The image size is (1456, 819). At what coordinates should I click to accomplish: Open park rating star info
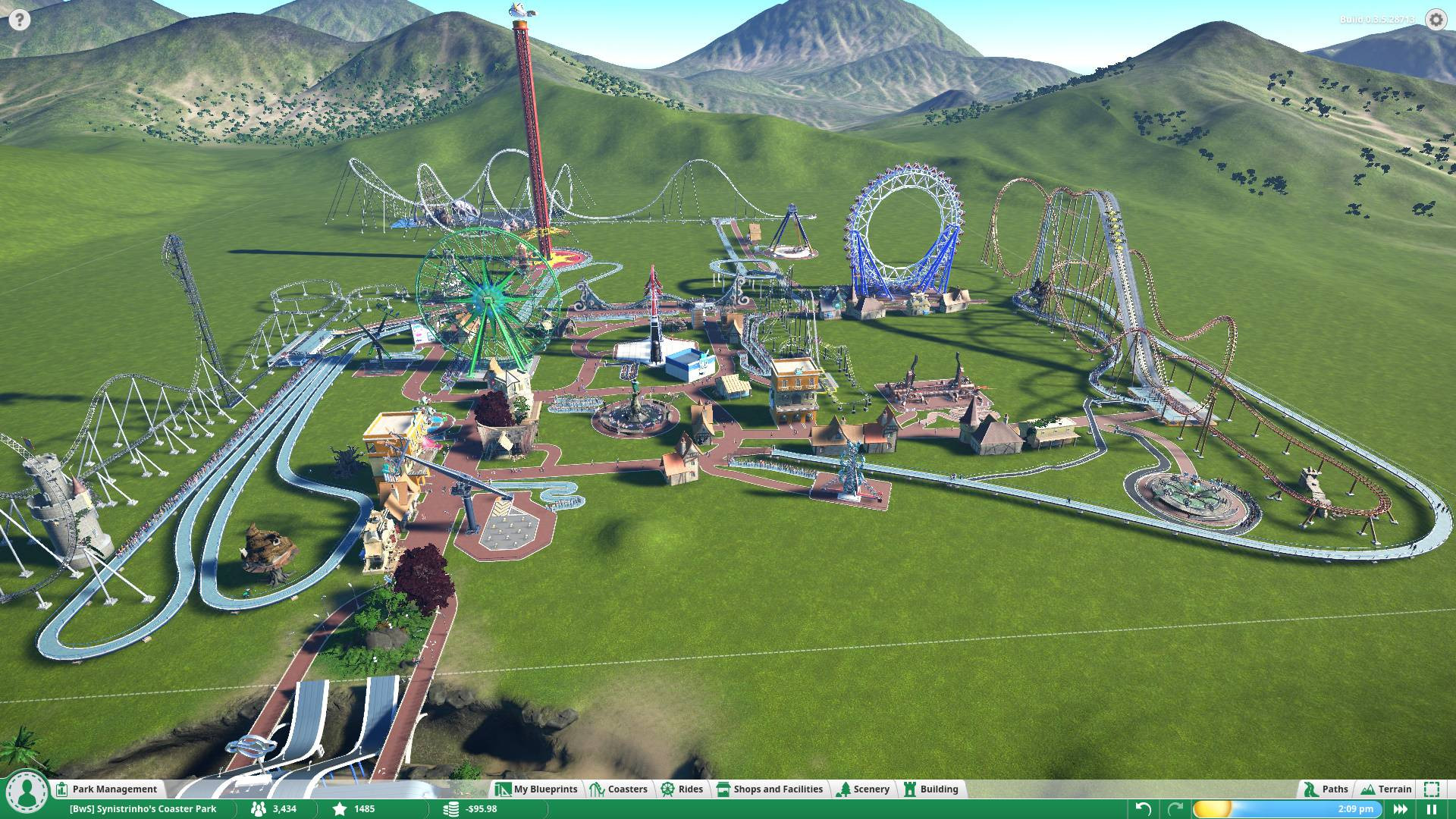[355, 809]
